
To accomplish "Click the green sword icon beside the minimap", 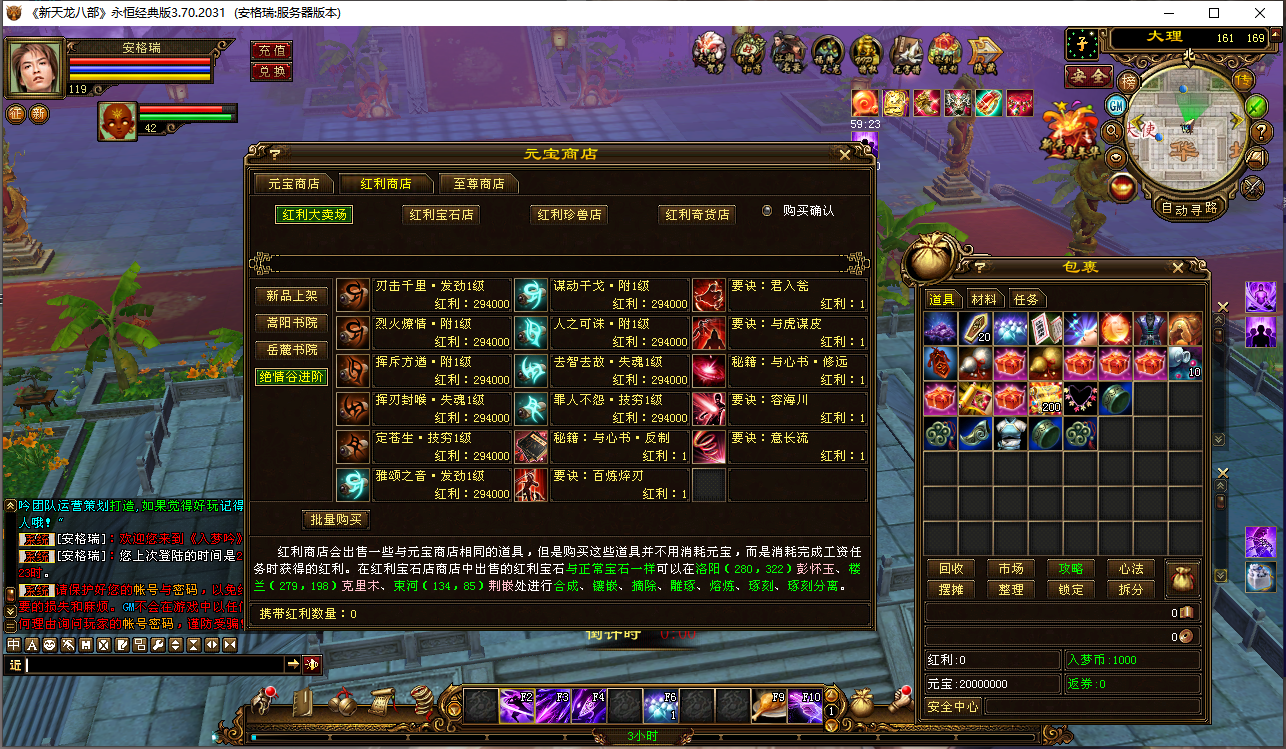I will click(x=1254, y=106).
